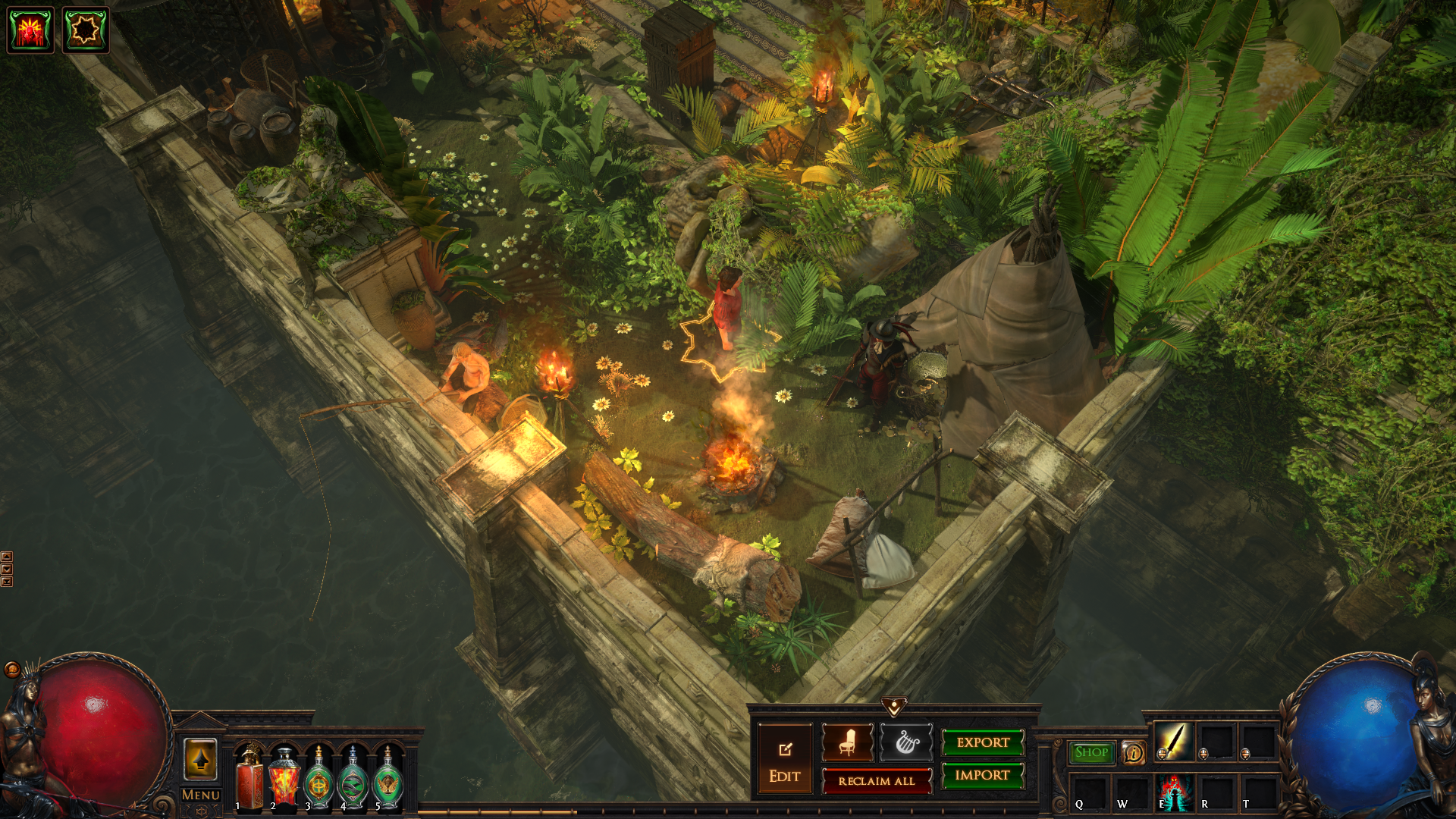Activate the red demon skill on E

click(x=1174, y=792)
